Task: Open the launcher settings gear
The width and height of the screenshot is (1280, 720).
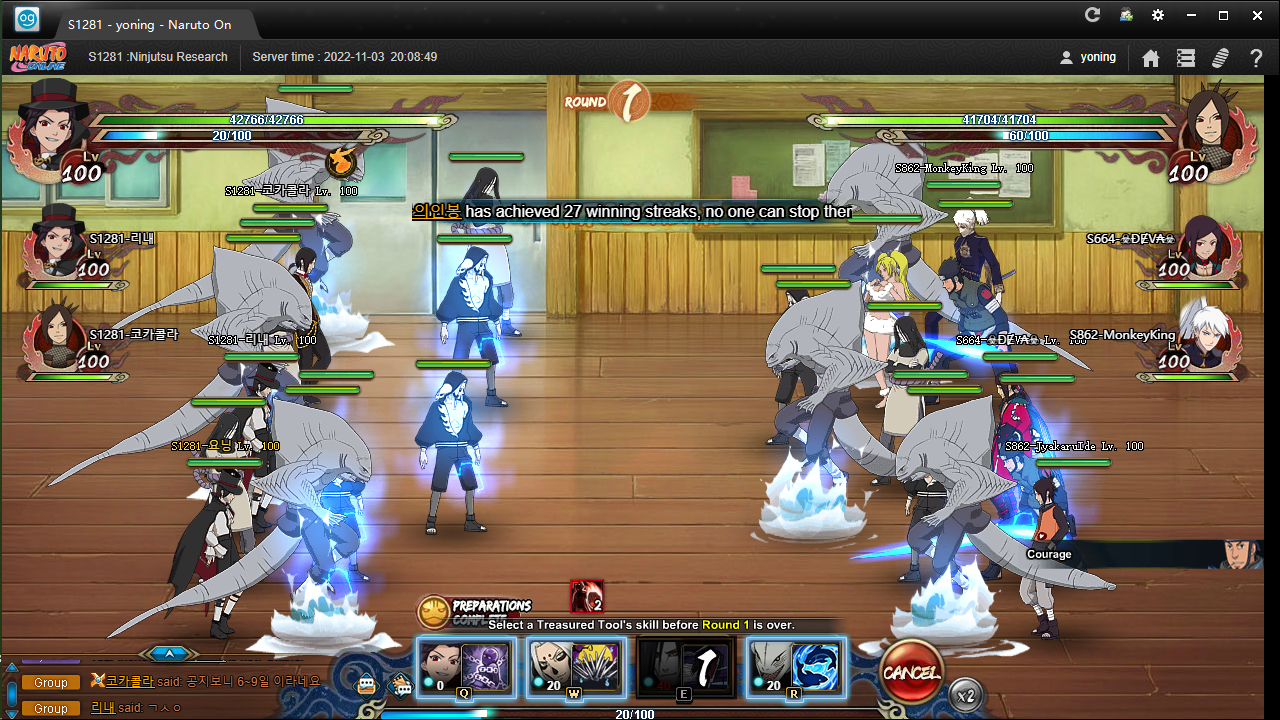Action: [x=1158, y=16]
